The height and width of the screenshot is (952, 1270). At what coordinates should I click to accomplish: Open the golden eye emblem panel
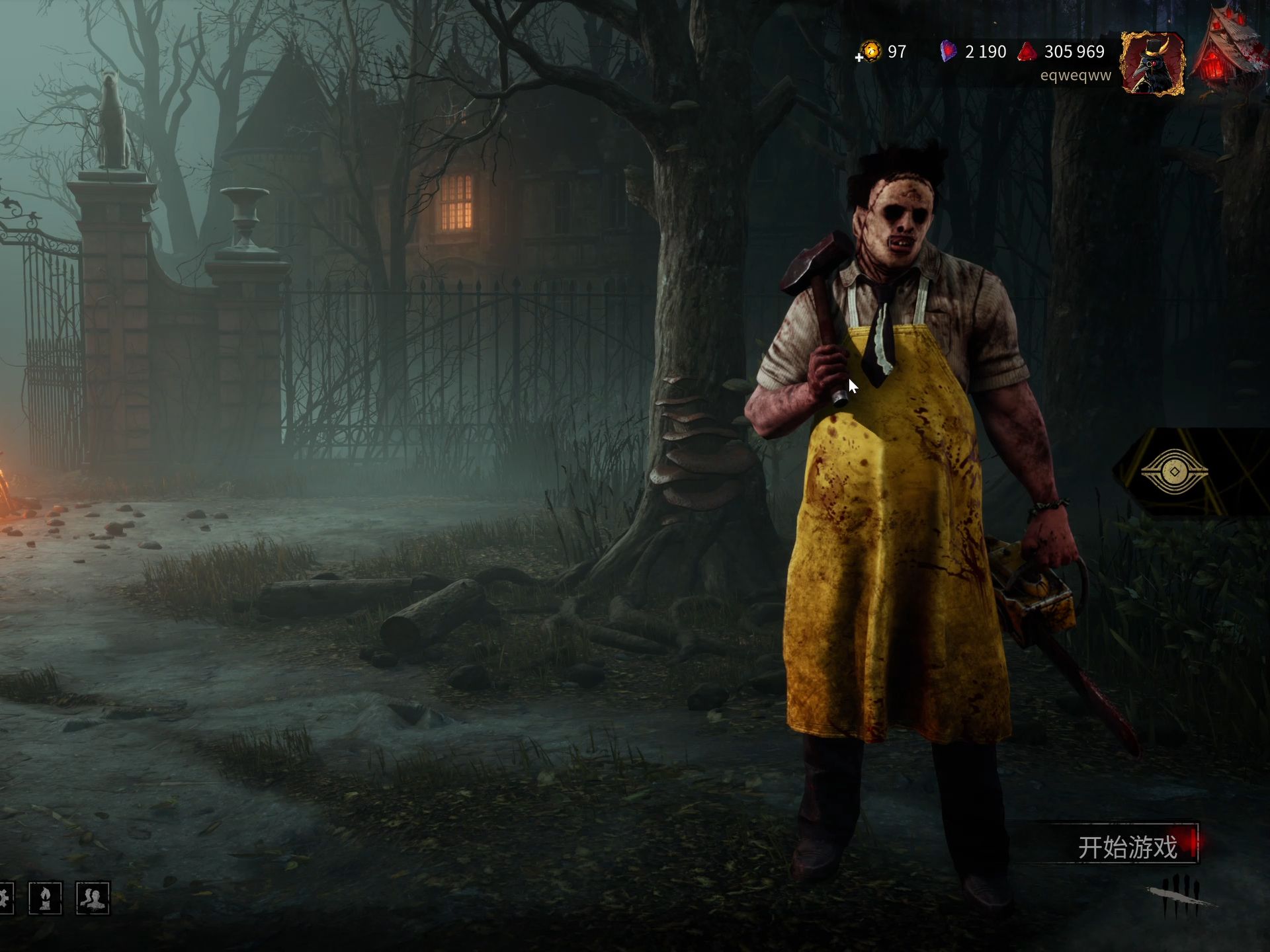[x=1174, y=471]
